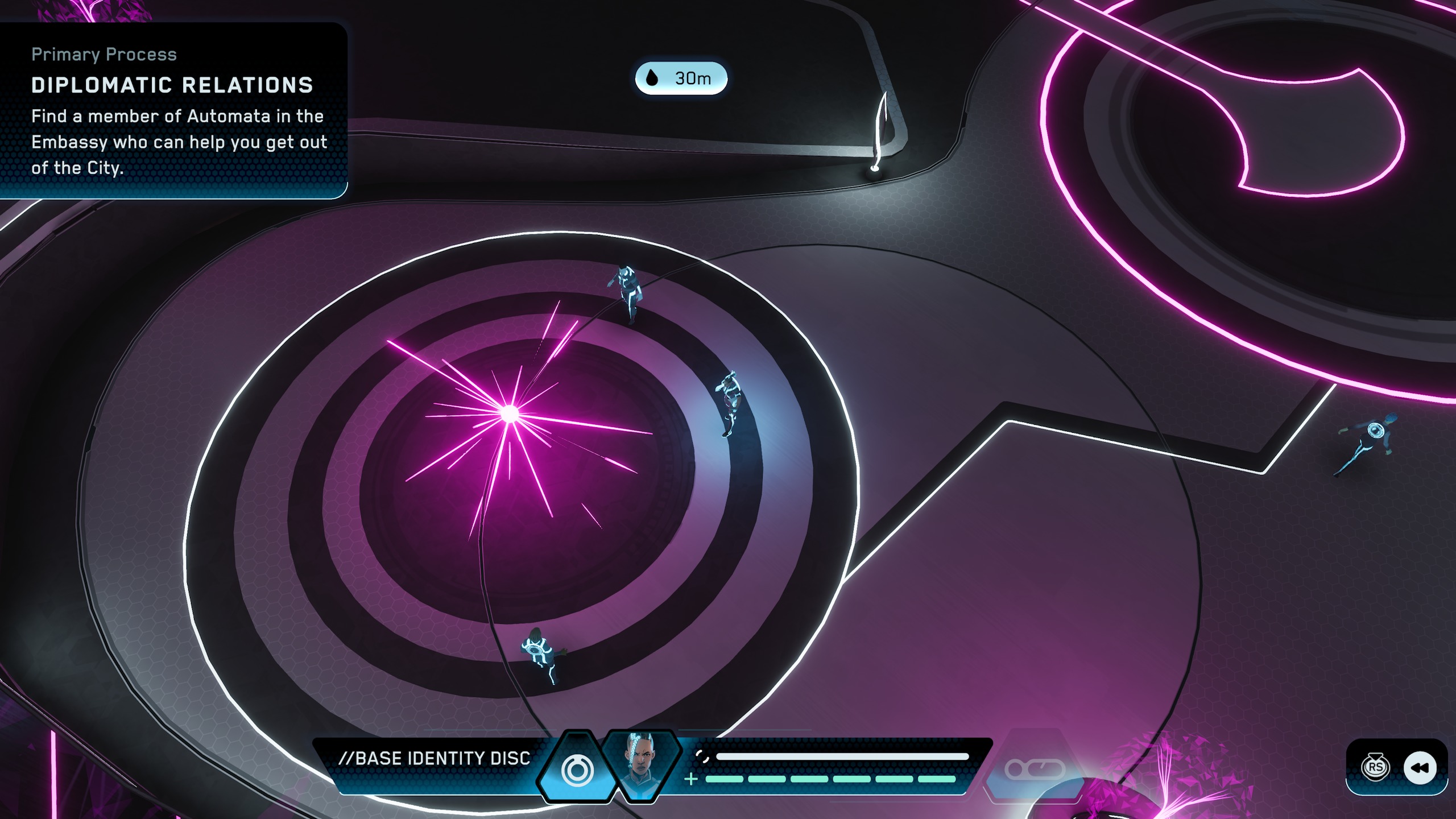This screenshot has height=819, width=1456.
Task: Click the rewind loop button
Action: click(x=1420, y=768)
